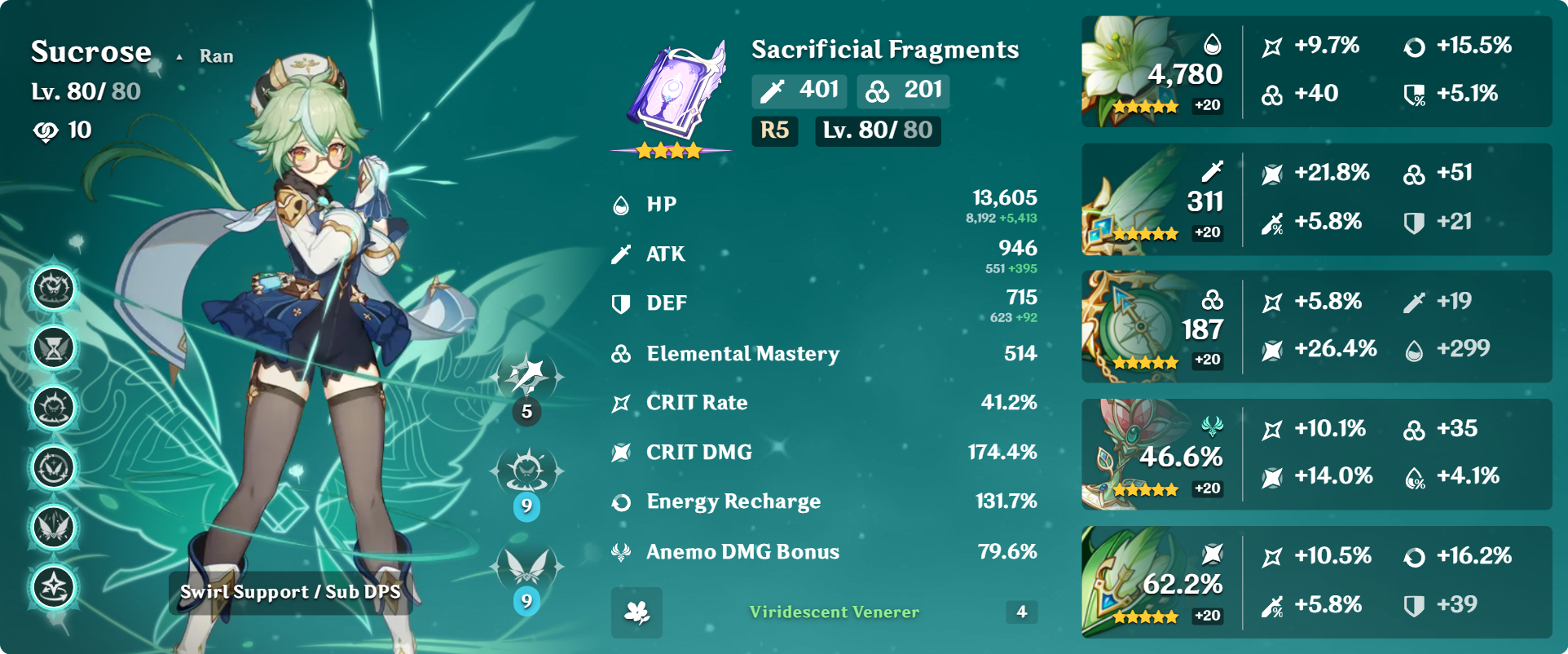The height and width of the screenshot is (654, 1568).
Task: Choose the compass sands artifact with 187 mastery
Action: [1133, 327]
